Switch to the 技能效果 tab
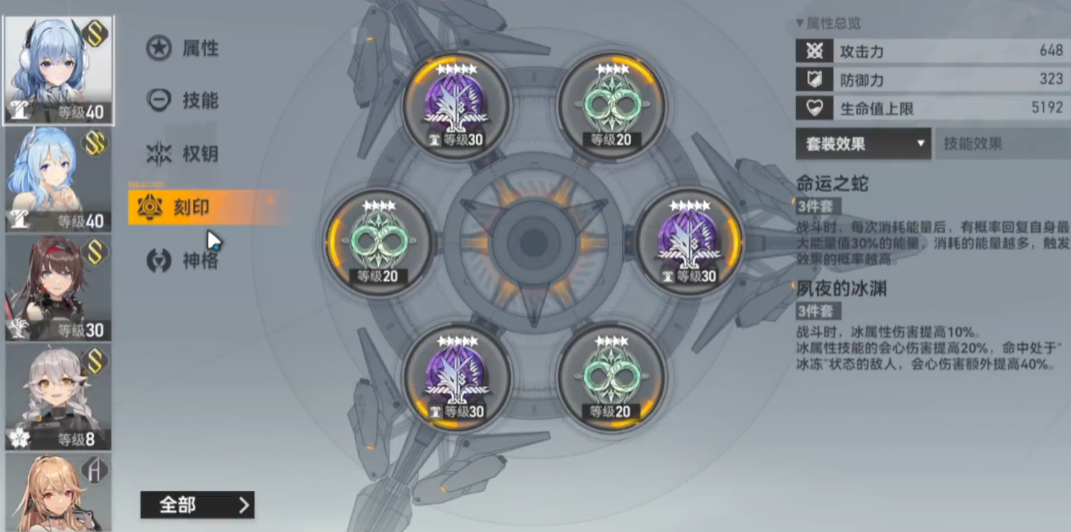 point(1000,143)
